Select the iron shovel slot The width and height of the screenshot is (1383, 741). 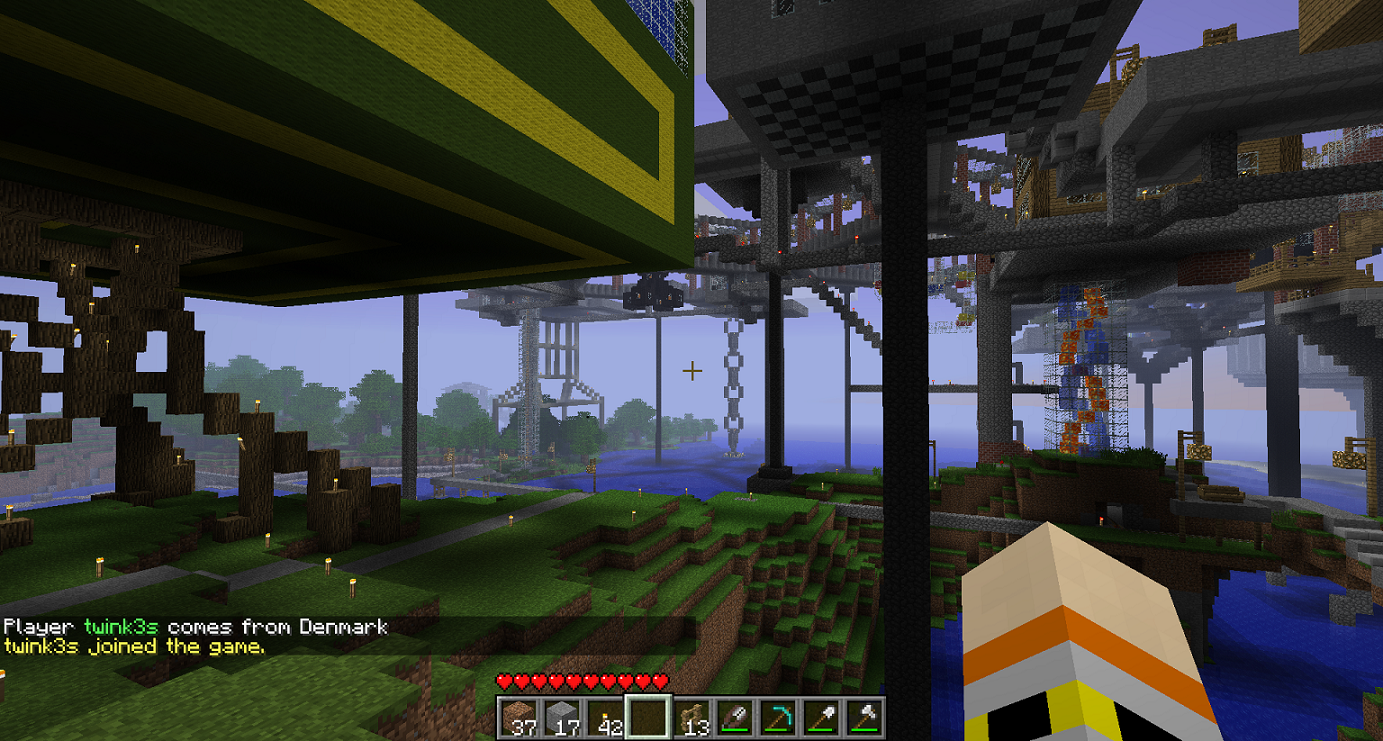click(820, 717)
